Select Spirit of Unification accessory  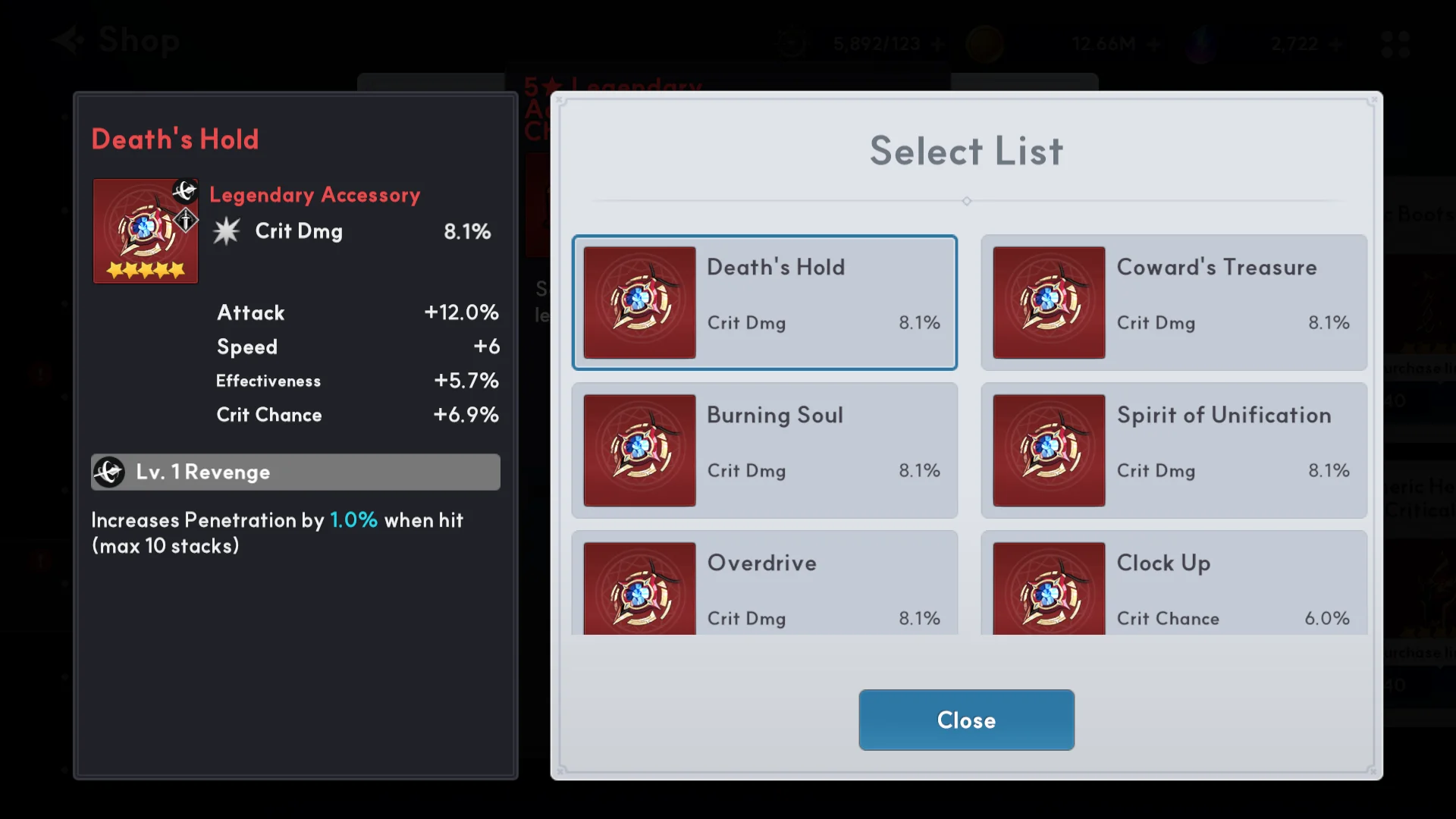(x=1173, y=450)
